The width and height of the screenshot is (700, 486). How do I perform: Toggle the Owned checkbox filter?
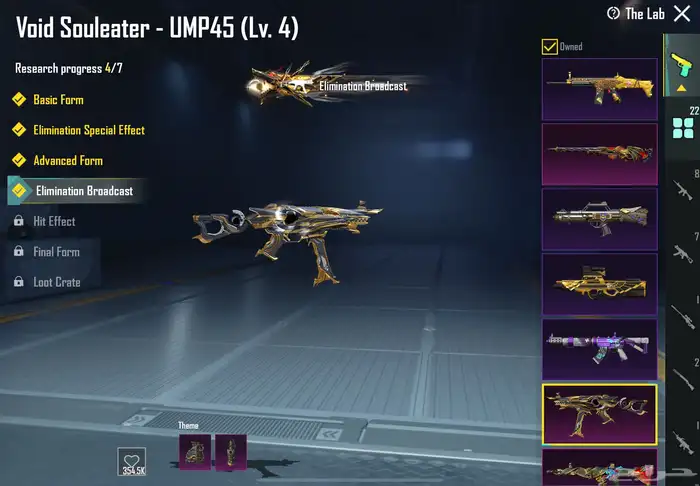pyautogui.click(x=549, y=46)
